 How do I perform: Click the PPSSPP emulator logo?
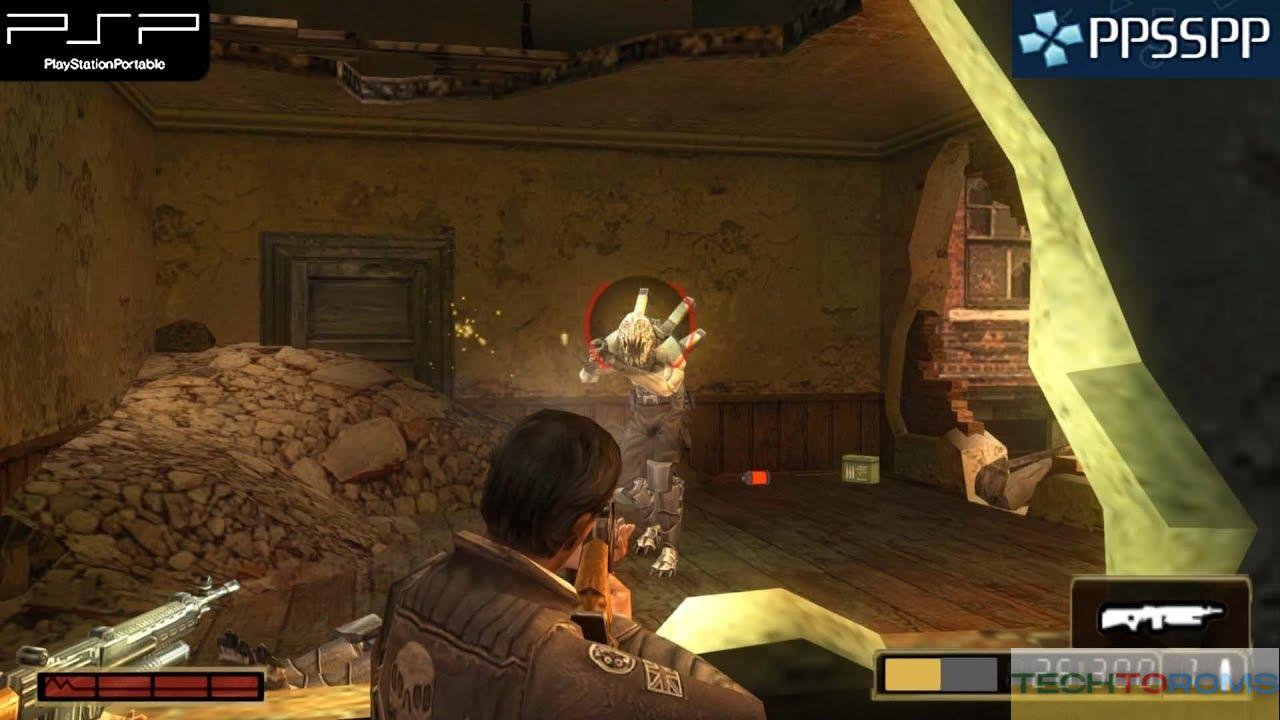[x=1144, y=39]
